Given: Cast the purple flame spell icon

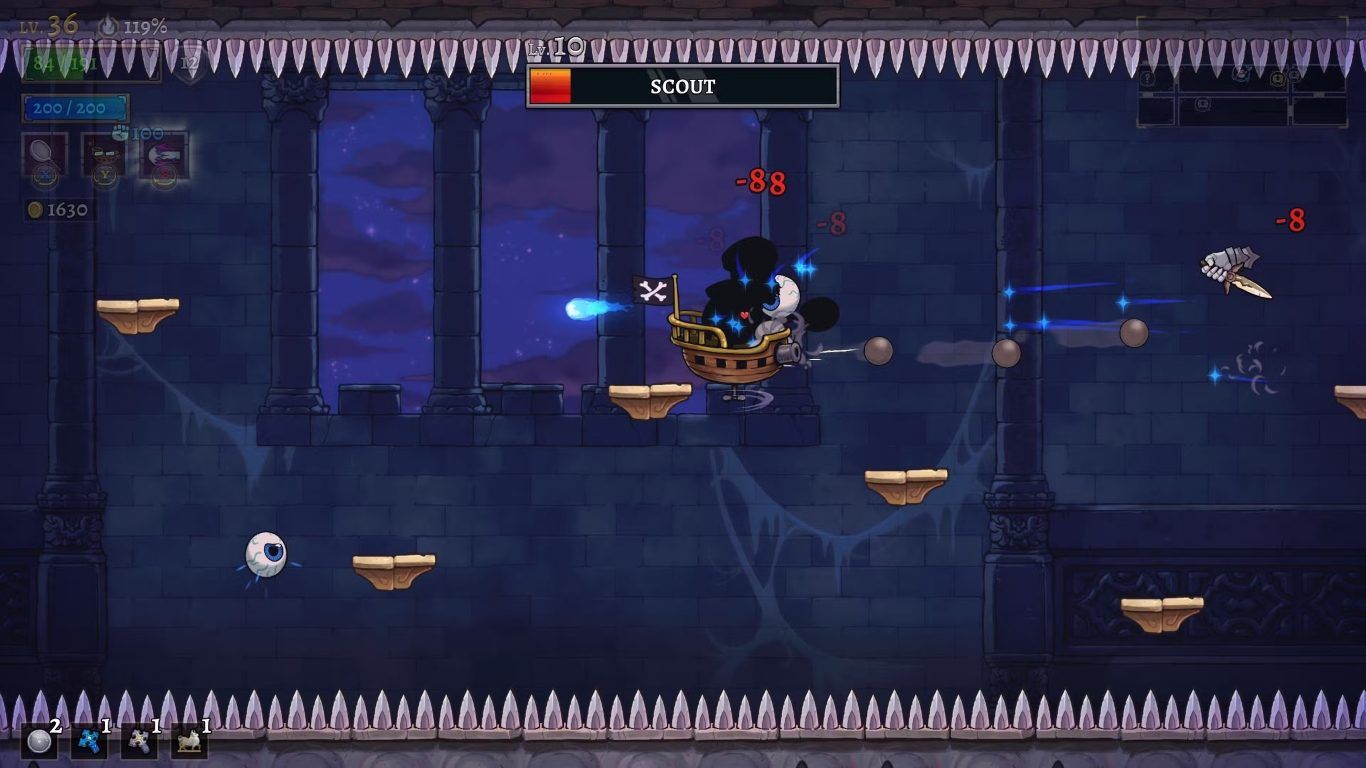Looking at the screenshot, I should tap(163, 154).
